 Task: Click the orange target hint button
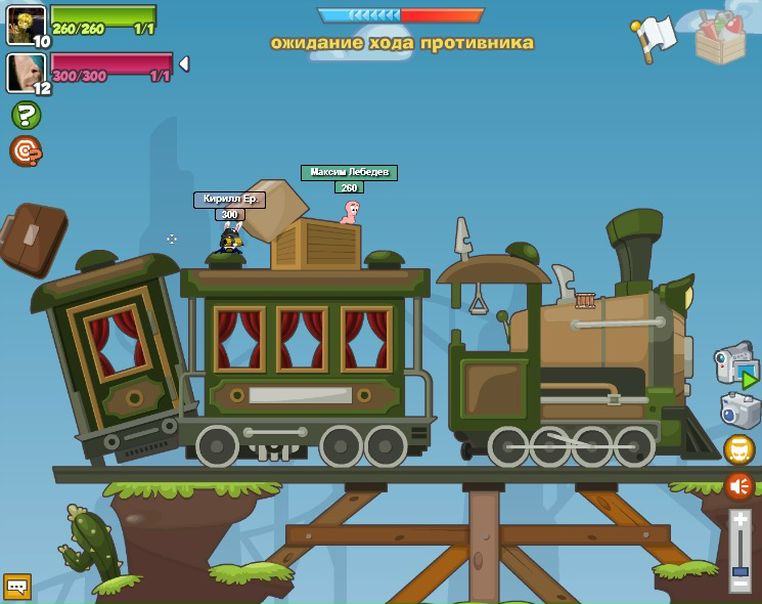26,151
